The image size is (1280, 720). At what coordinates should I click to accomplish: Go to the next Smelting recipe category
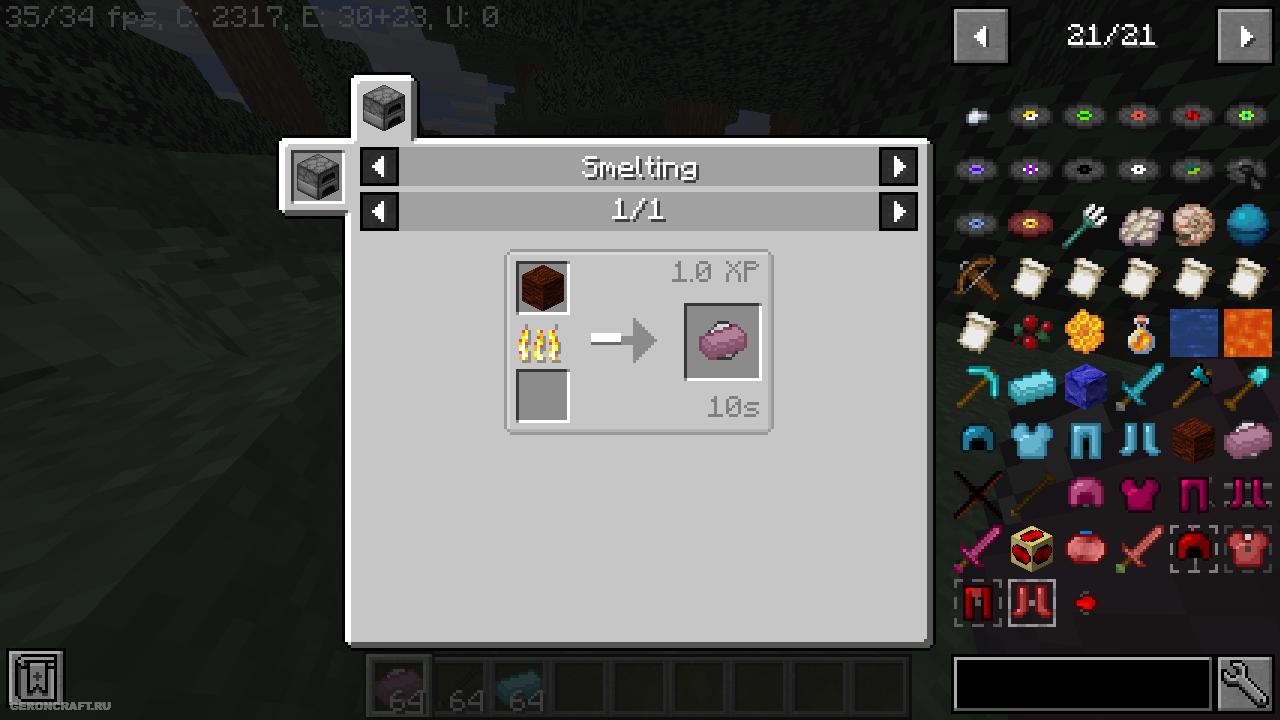pos(898,167)
